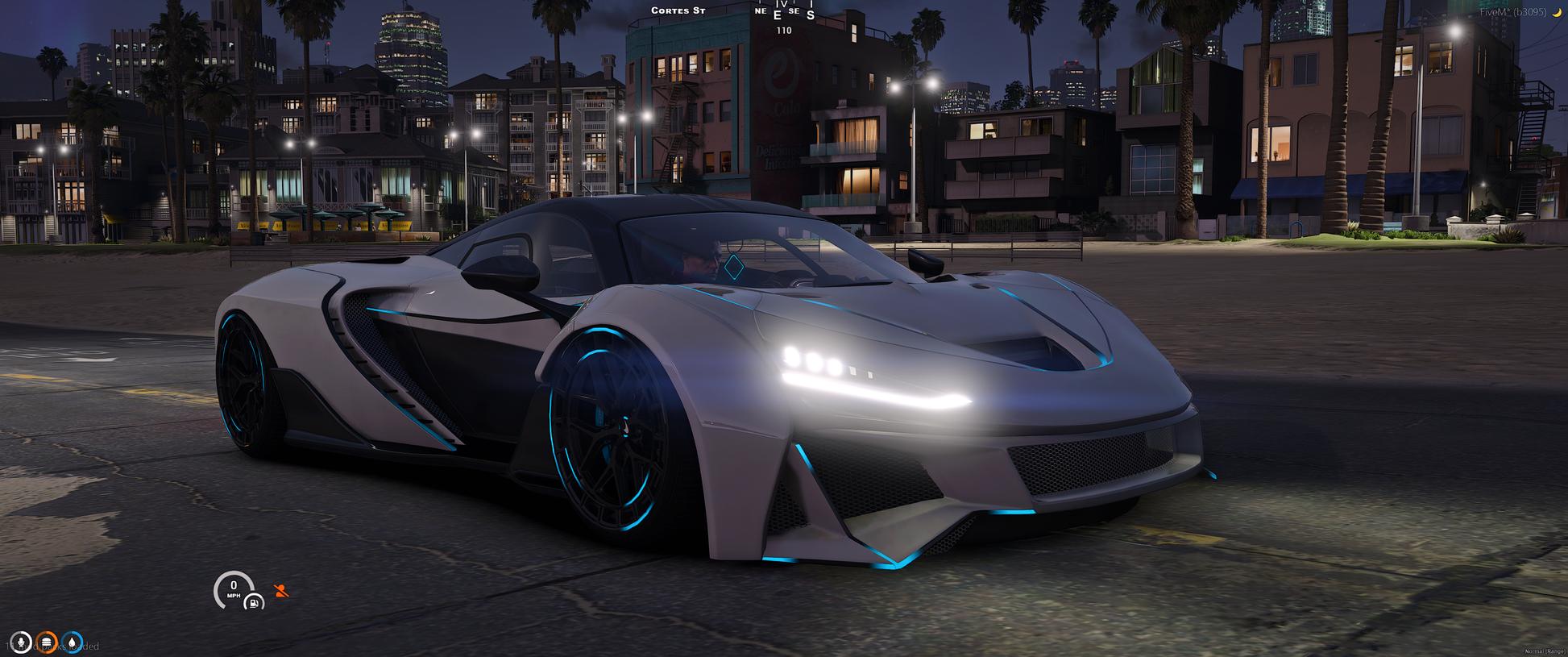The width and height of the screenshot is (1568, 657).
Task: Click the water drop thirst icon
Action: 73,642
